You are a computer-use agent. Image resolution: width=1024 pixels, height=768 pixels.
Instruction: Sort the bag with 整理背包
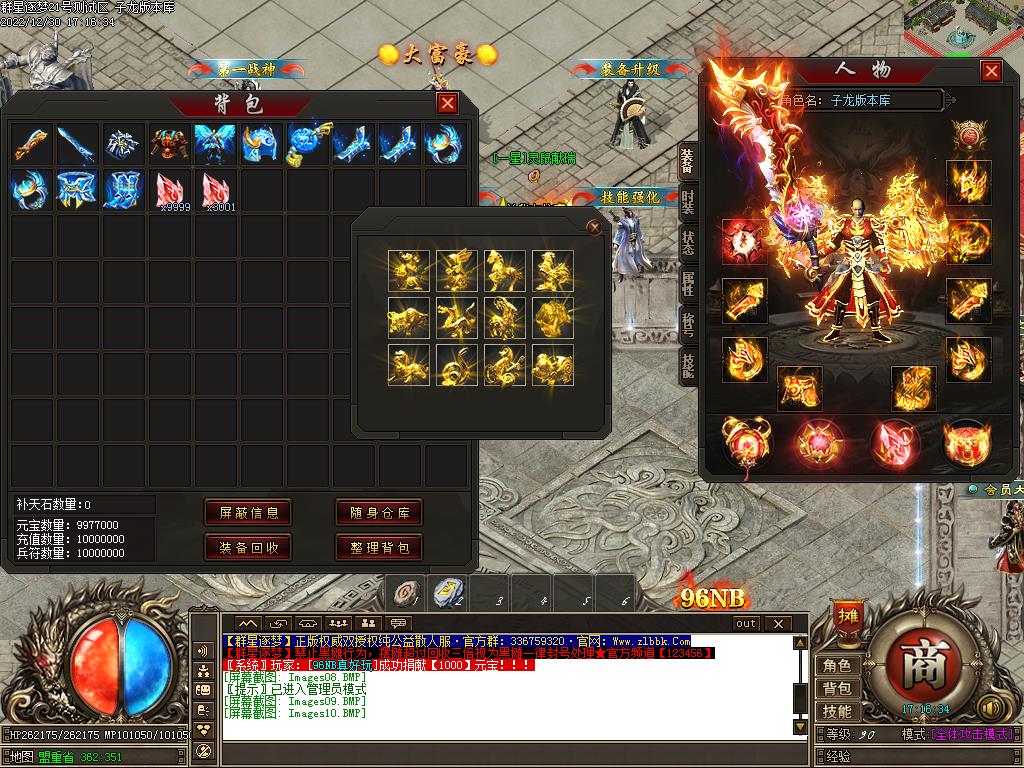(378, 547)
